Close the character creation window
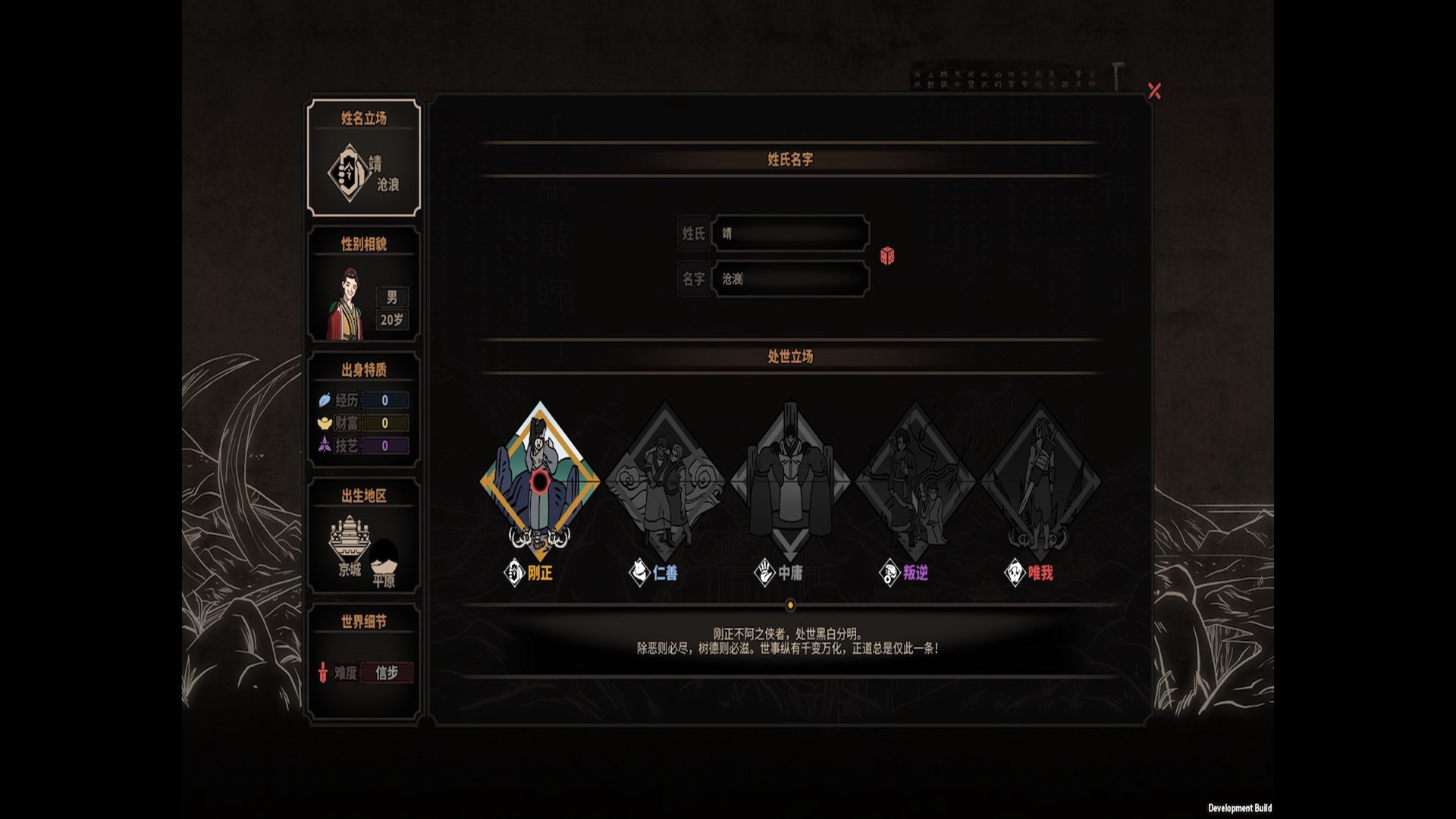 click(1154, 91)
